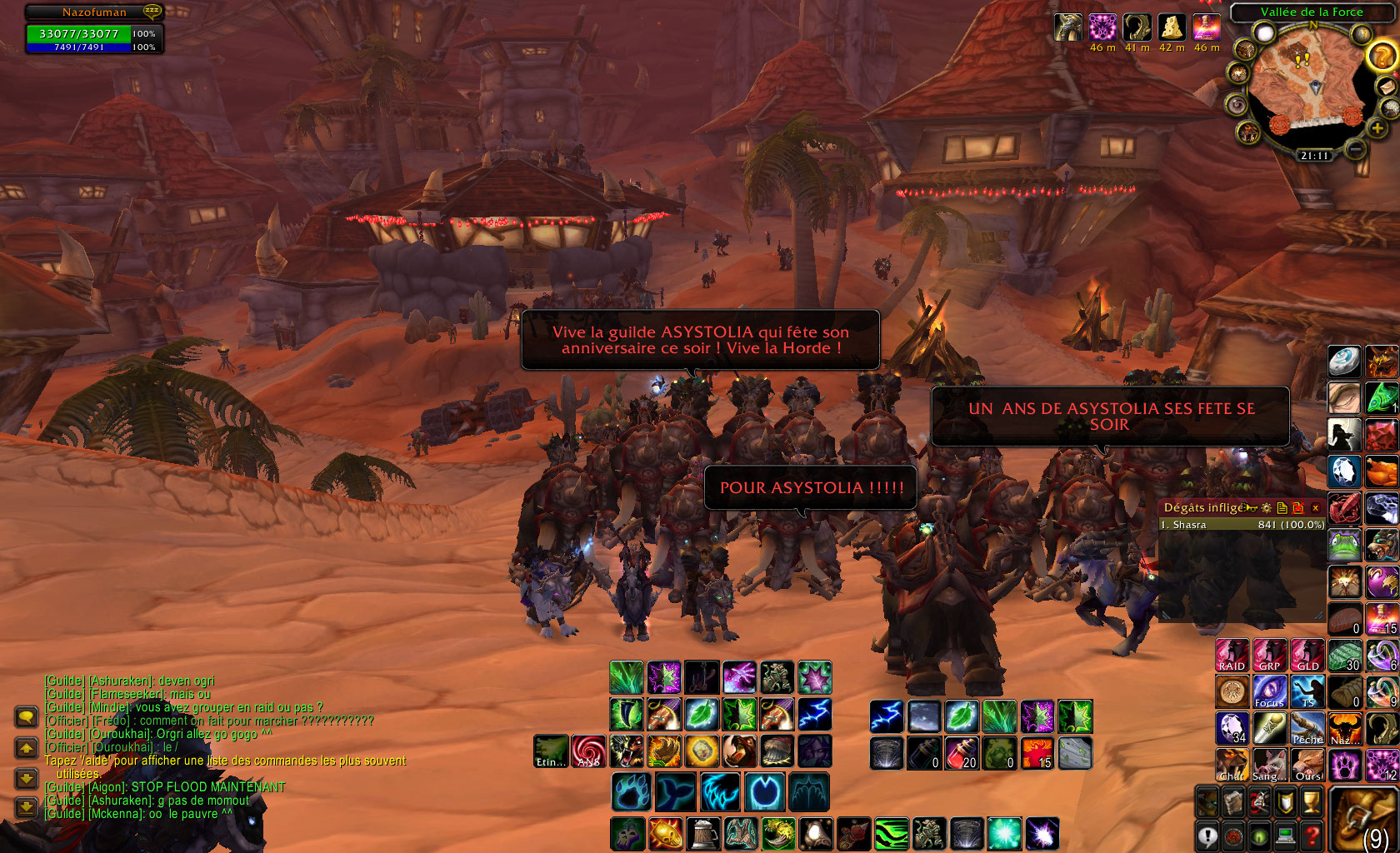Toggle Ours bear form
The height and width of the screenshot is (853, 1400).
(x=1307, y=766)
